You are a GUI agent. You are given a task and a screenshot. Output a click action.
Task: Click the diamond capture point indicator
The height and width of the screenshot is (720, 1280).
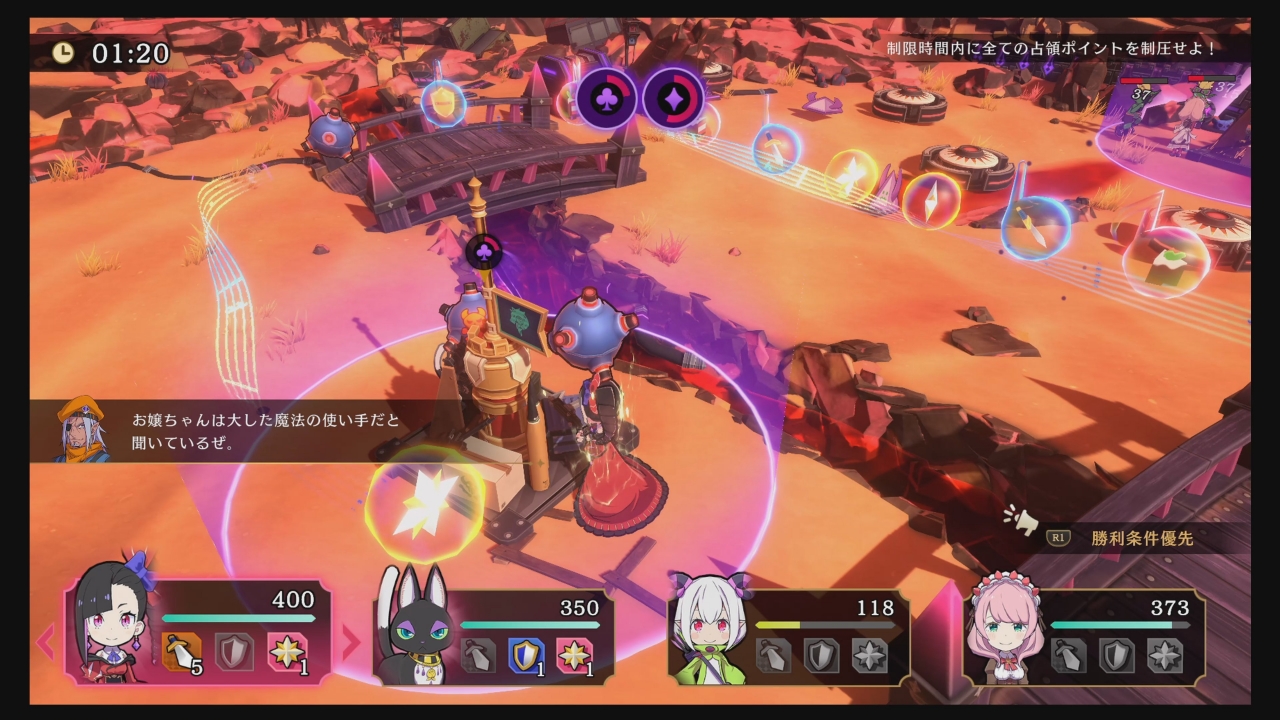click(673, 98)
